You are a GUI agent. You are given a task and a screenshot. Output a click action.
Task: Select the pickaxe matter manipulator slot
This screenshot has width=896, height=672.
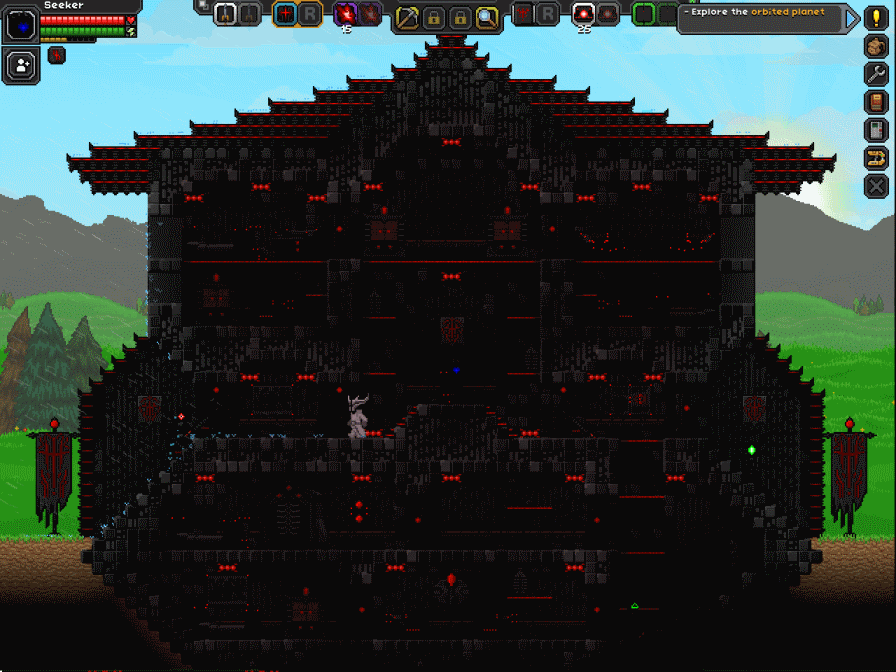[x=407, y=16]
